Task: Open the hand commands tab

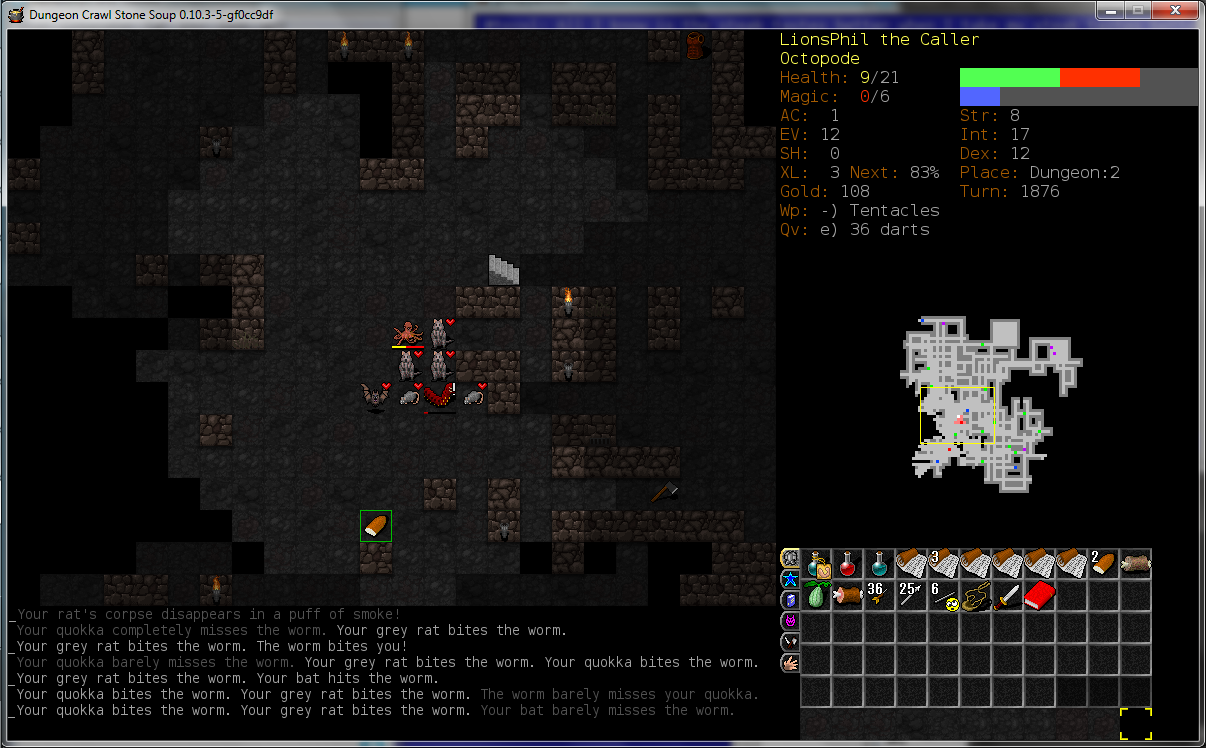Action: click(x=789, y=662)
